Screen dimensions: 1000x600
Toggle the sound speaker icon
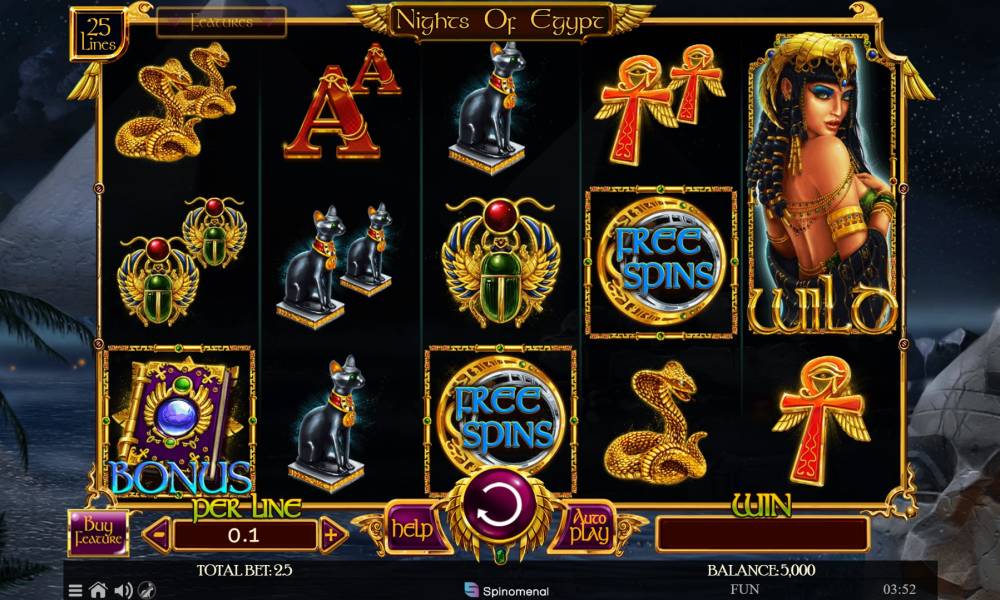click(x=122, y=590)
